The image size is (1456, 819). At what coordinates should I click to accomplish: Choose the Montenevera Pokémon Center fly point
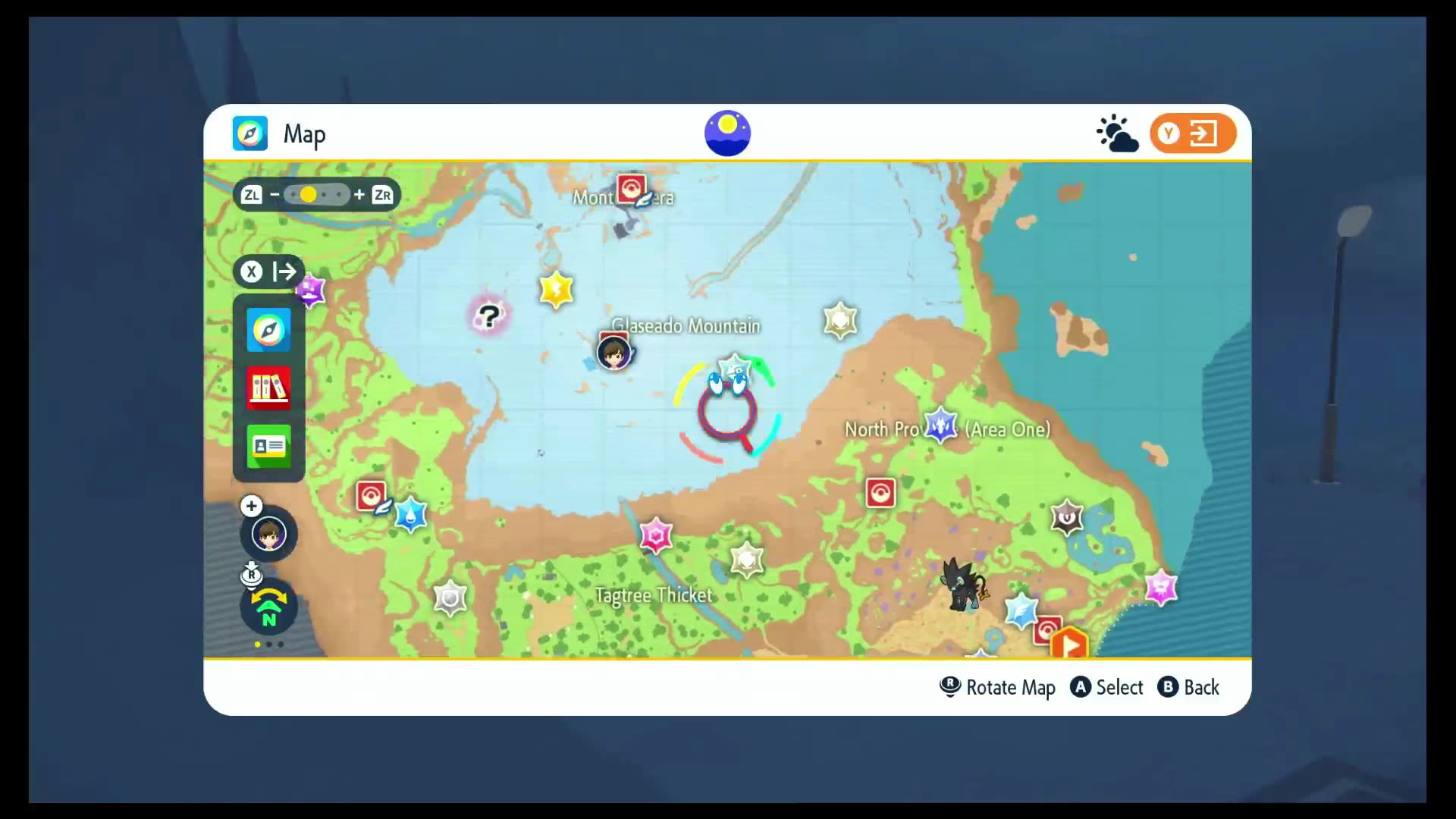click(x=631, y=188)
